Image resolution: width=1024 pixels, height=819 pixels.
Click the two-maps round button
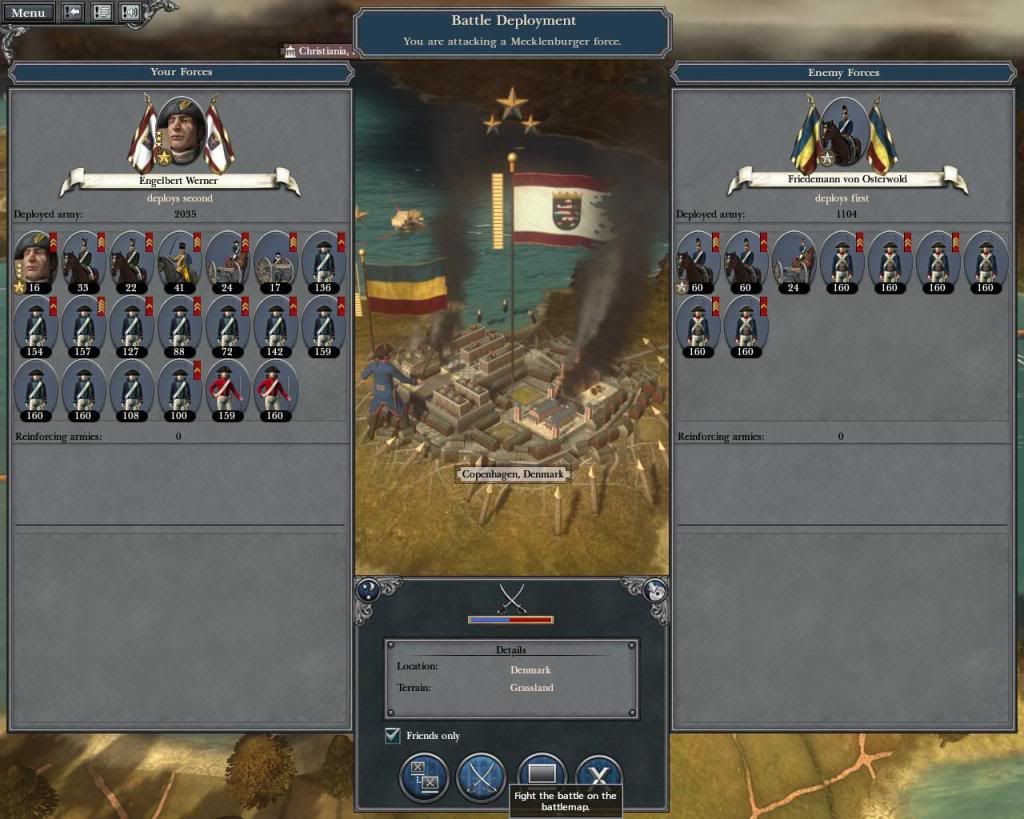click(x=424, y=777)
